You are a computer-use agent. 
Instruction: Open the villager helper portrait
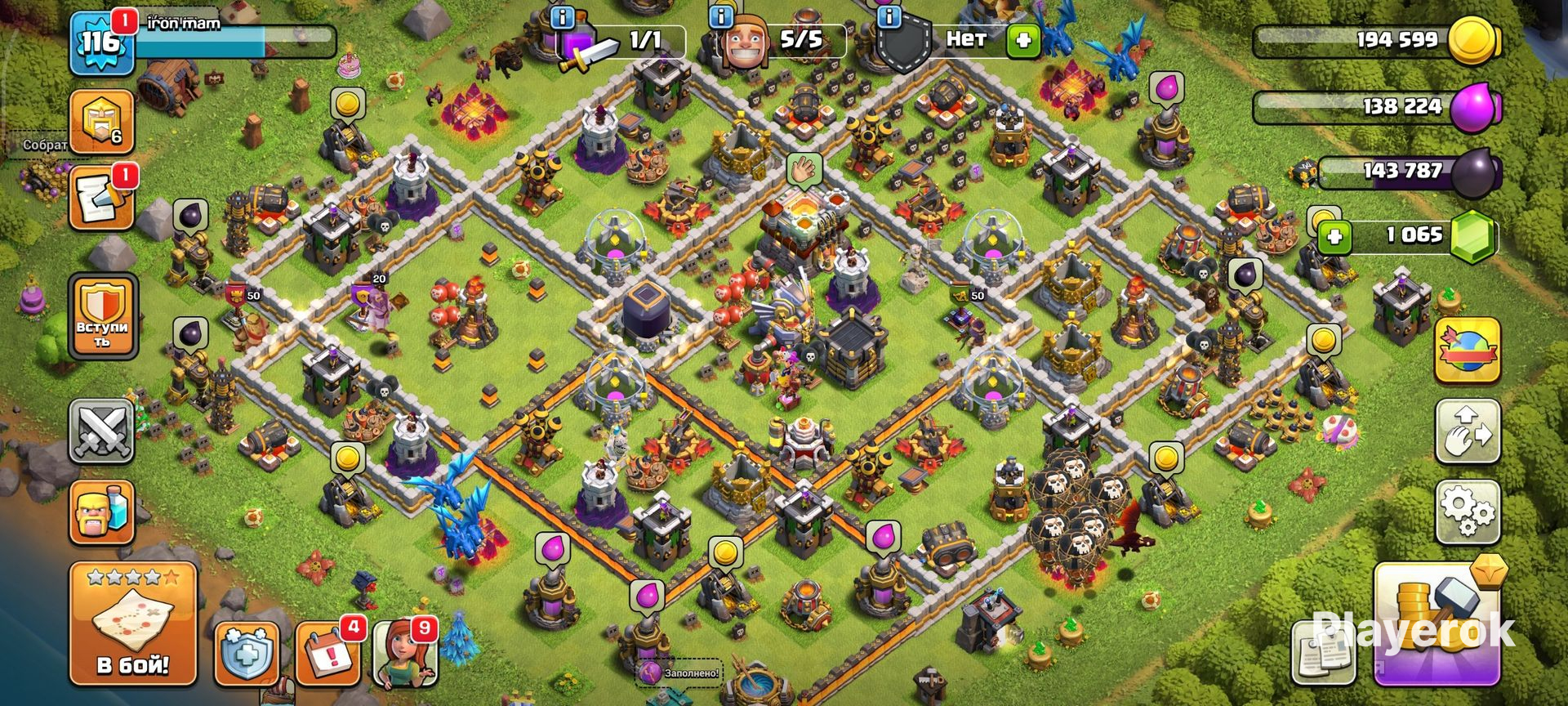pos(406,654)
